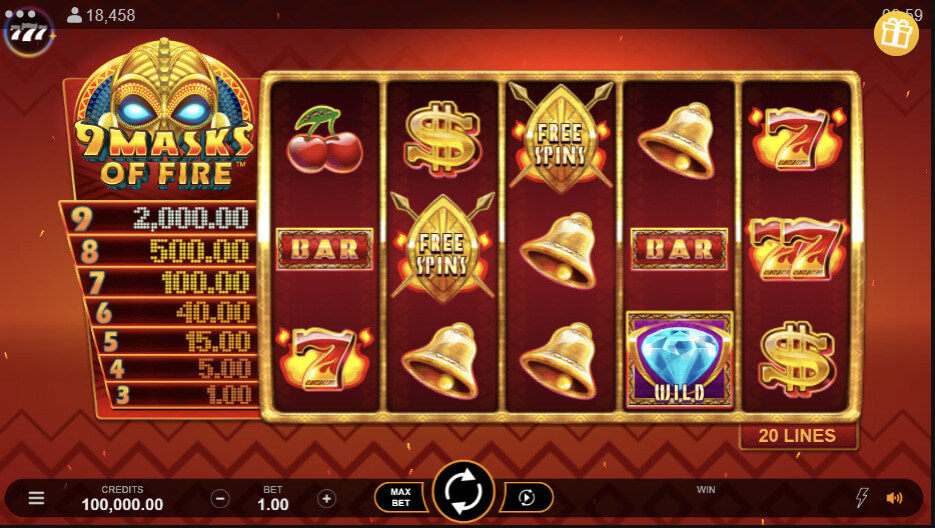Mute the game sound

point(894,498)
